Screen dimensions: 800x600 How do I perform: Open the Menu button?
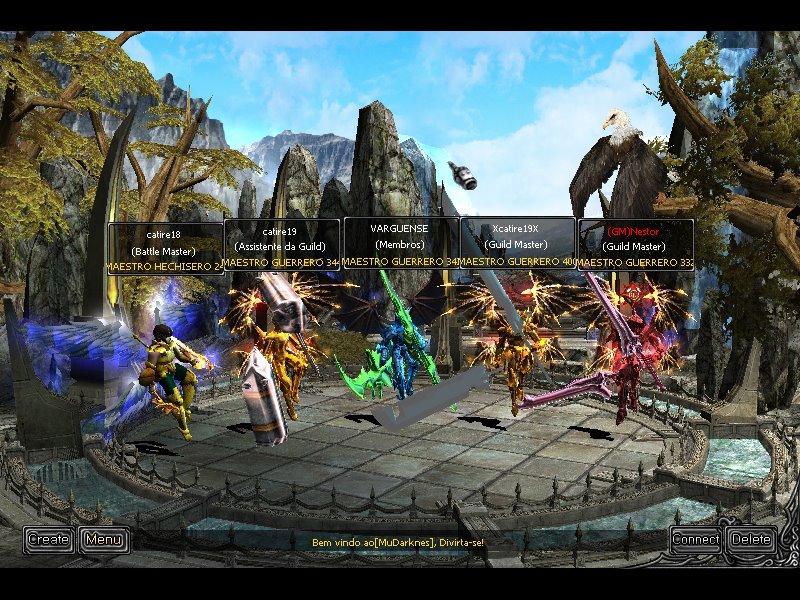pyautogui.click(x=104, y=540)
